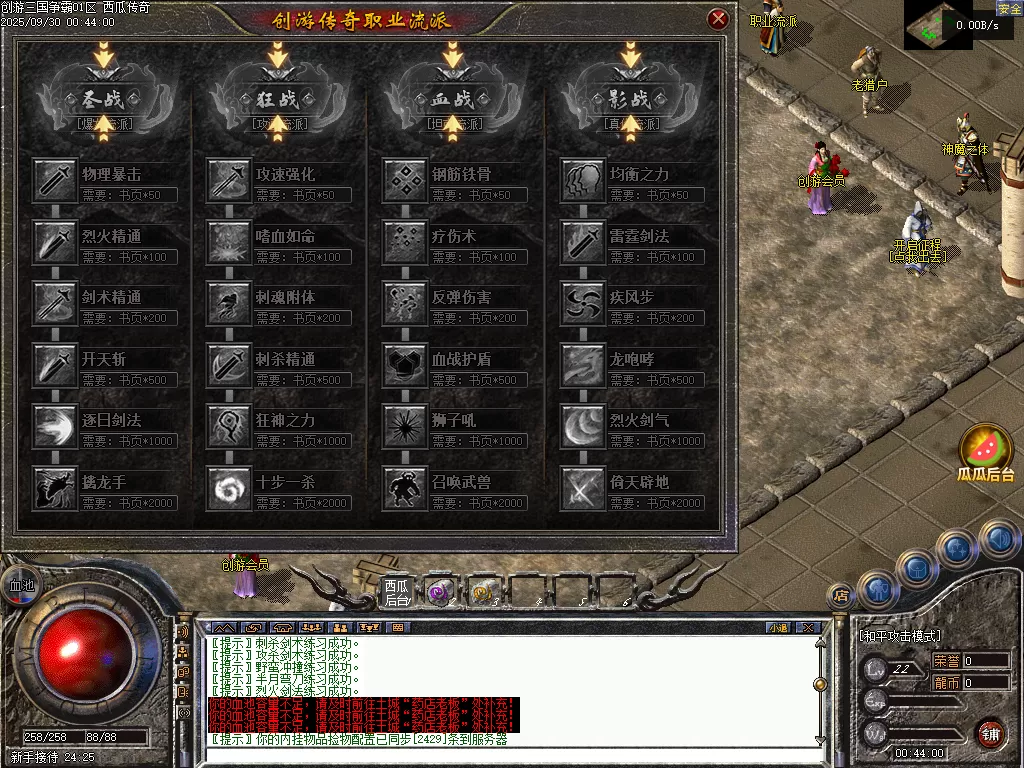Choose the 影战 class school header

629,99
